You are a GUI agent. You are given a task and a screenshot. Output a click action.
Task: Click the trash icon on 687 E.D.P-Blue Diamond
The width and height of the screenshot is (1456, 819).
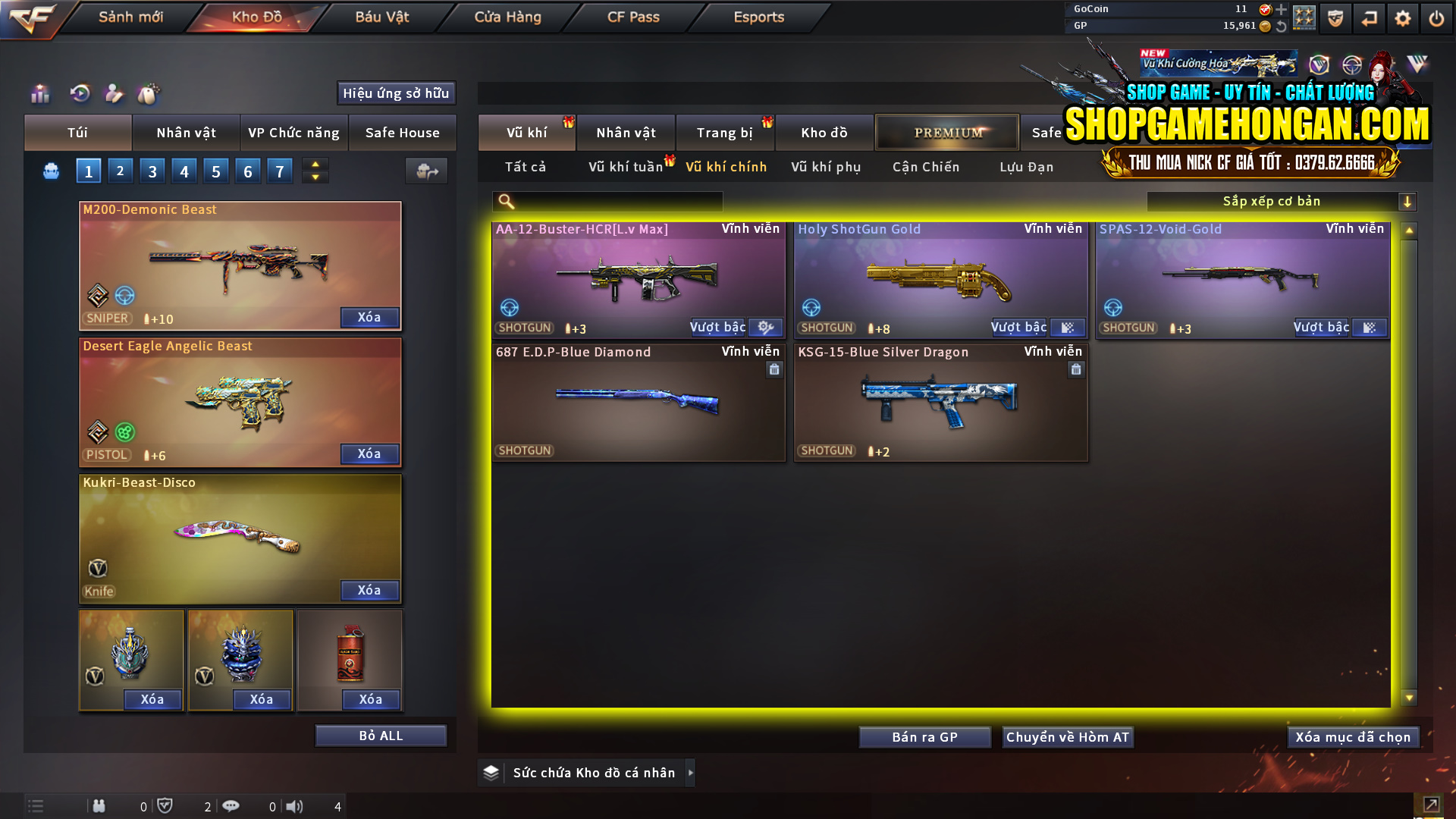(x=774, y=369)
